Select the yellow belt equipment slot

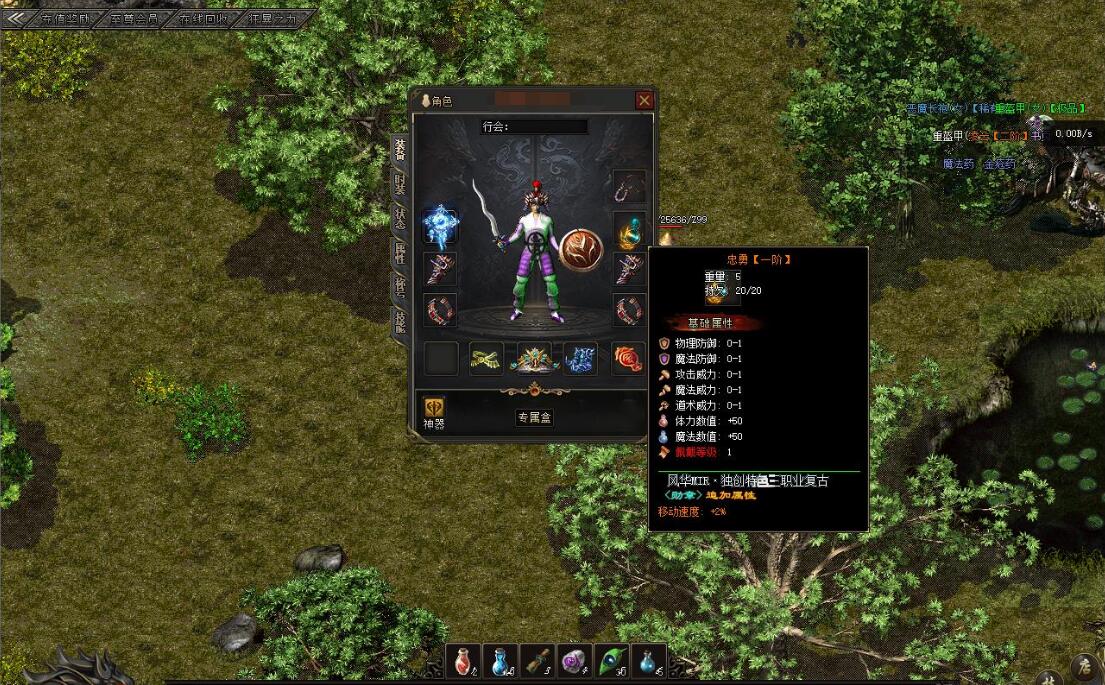(x=487, y=358)
